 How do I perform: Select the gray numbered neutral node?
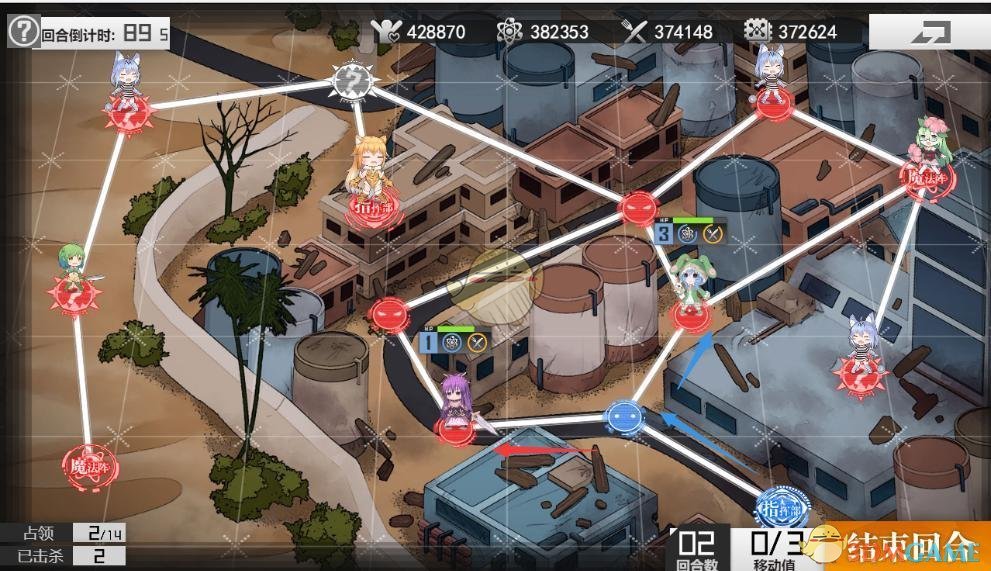coord(351,79)
